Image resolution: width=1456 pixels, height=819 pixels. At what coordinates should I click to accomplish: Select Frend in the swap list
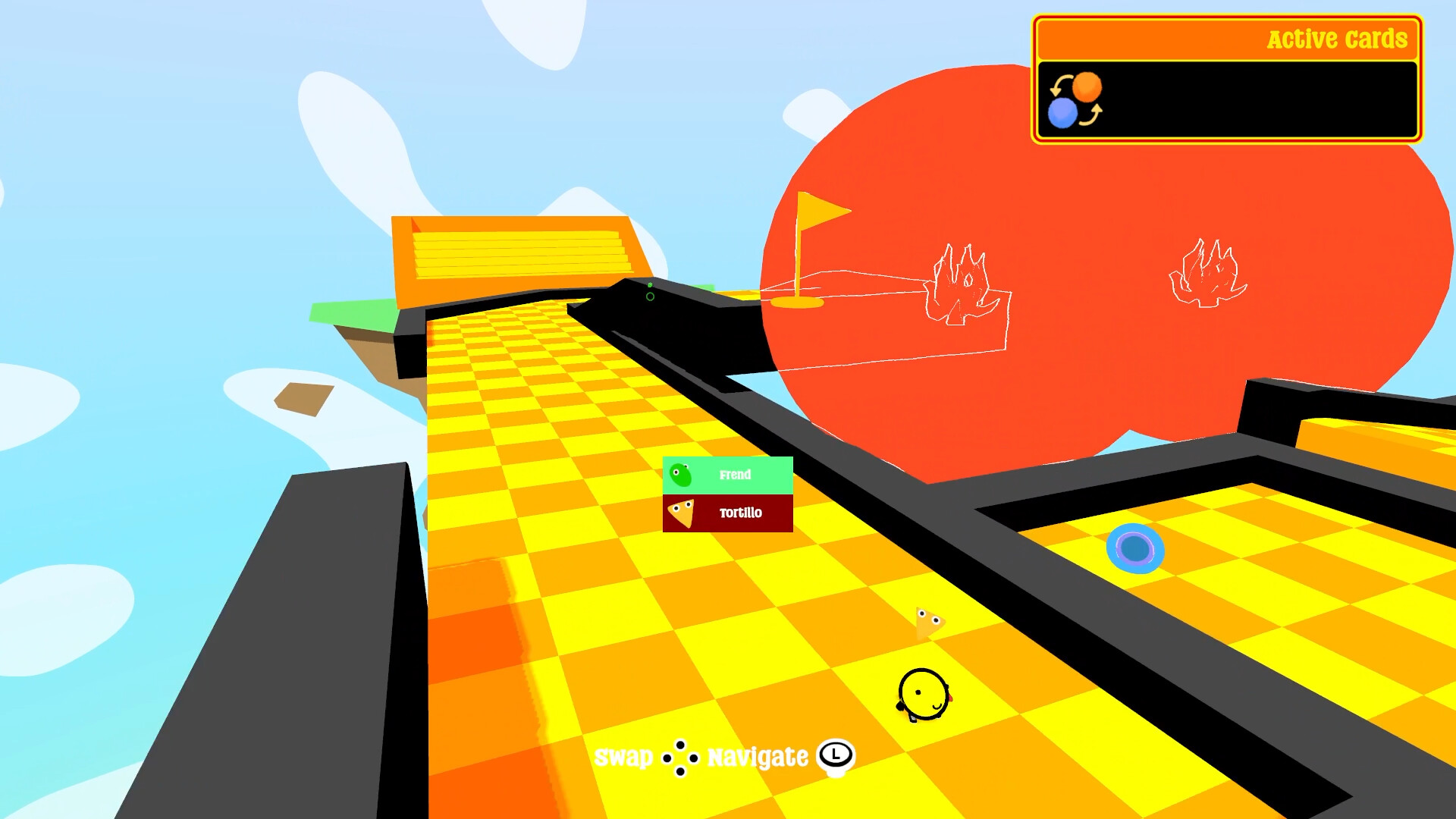(x=727, y=475)
